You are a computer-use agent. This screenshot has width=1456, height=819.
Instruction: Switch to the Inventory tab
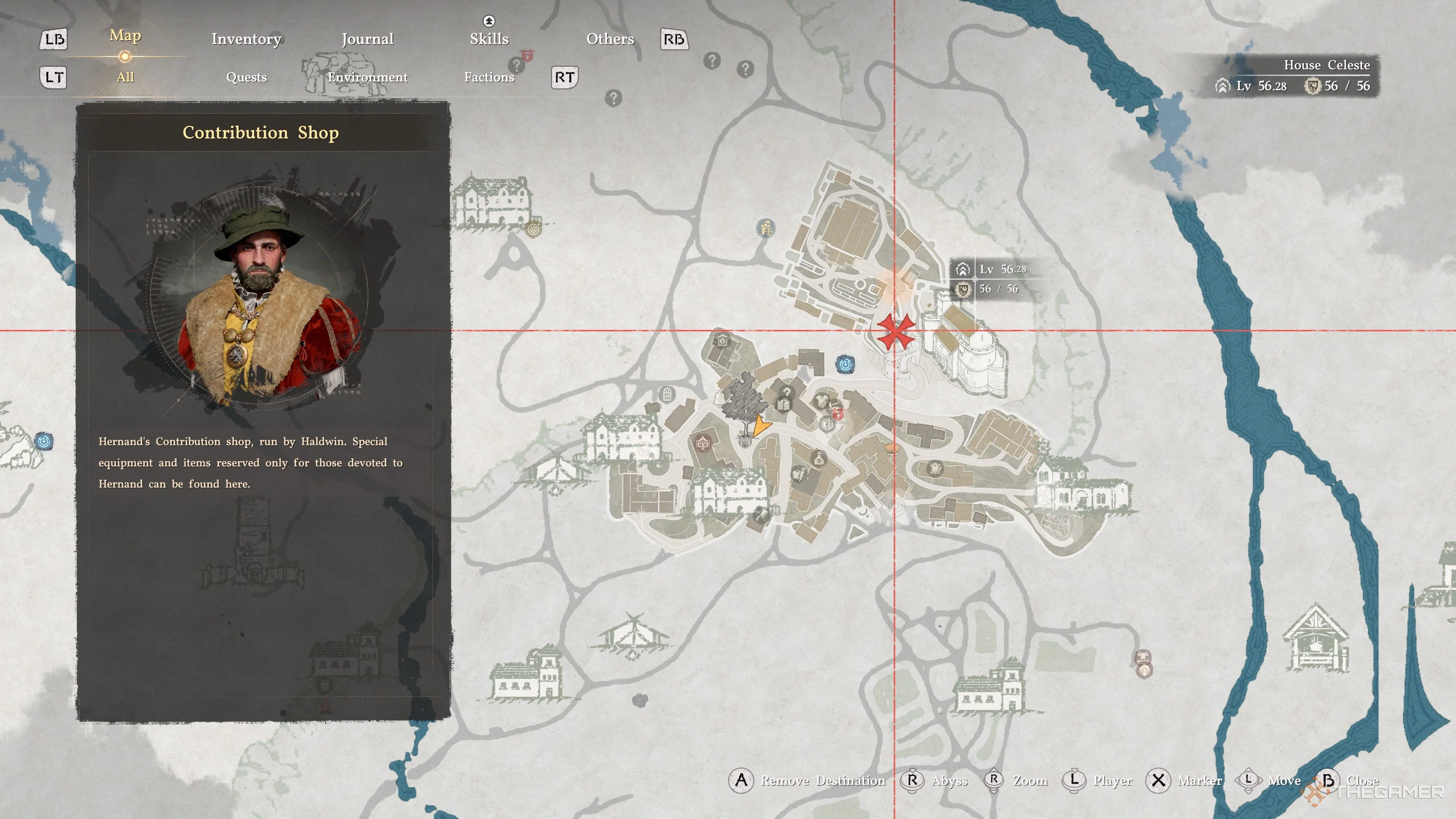pos(246,39)
